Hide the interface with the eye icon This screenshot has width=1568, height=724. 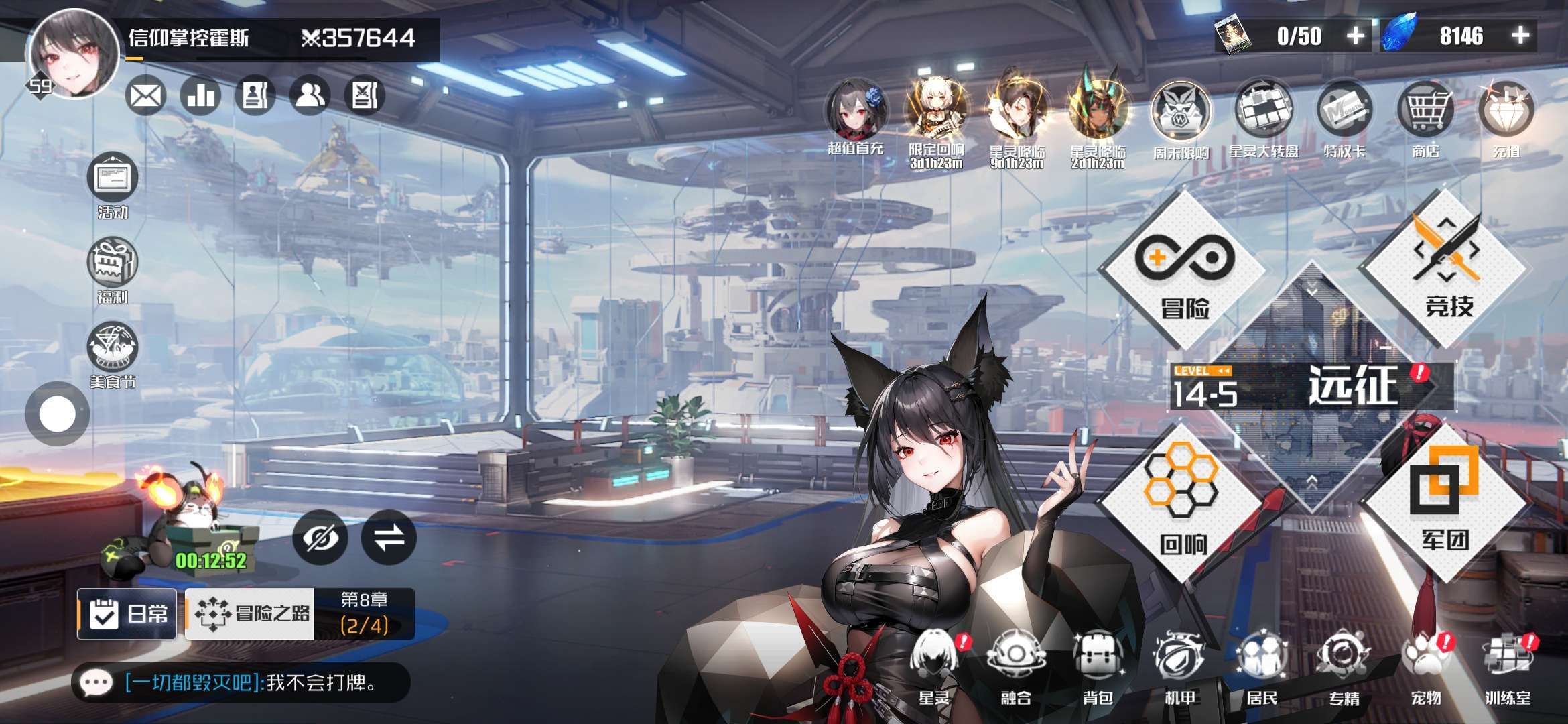[x=320, y=537]
